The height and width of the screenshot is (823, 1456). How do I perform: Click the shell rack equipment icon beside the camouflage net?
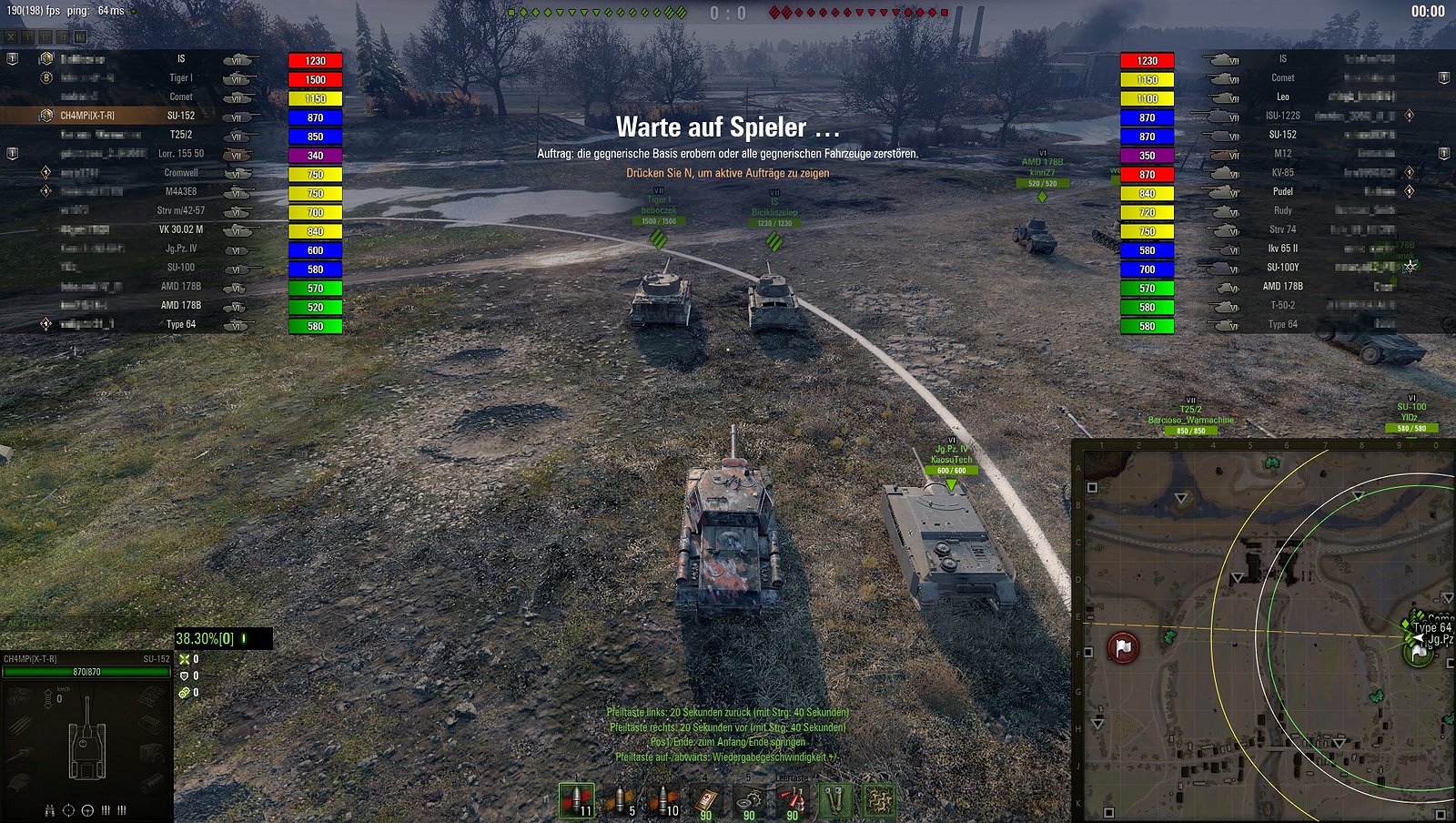click(x=835, y=801)
